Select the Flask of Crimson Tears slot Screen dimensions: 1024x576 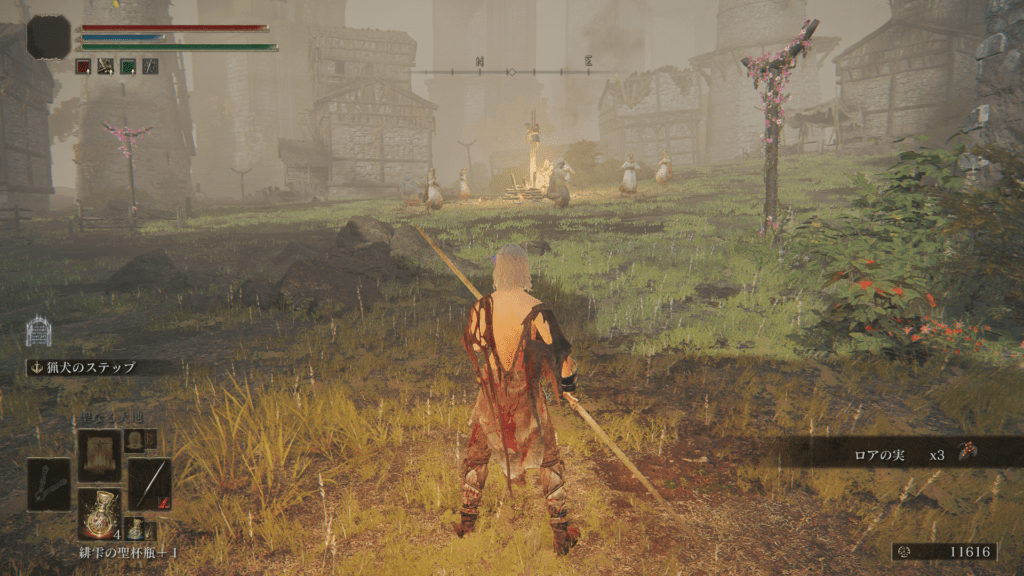click(100, 514)
